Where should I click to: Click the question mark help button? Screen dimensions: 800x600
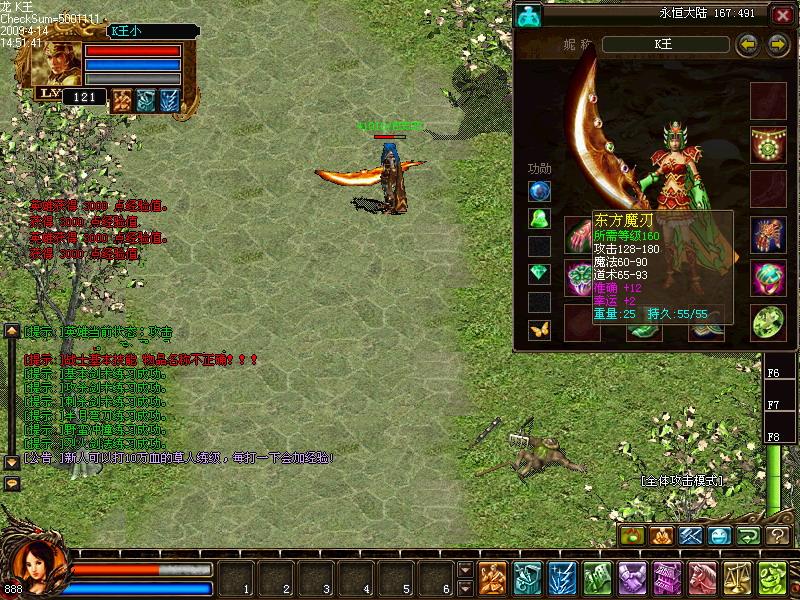click(778, 536)
